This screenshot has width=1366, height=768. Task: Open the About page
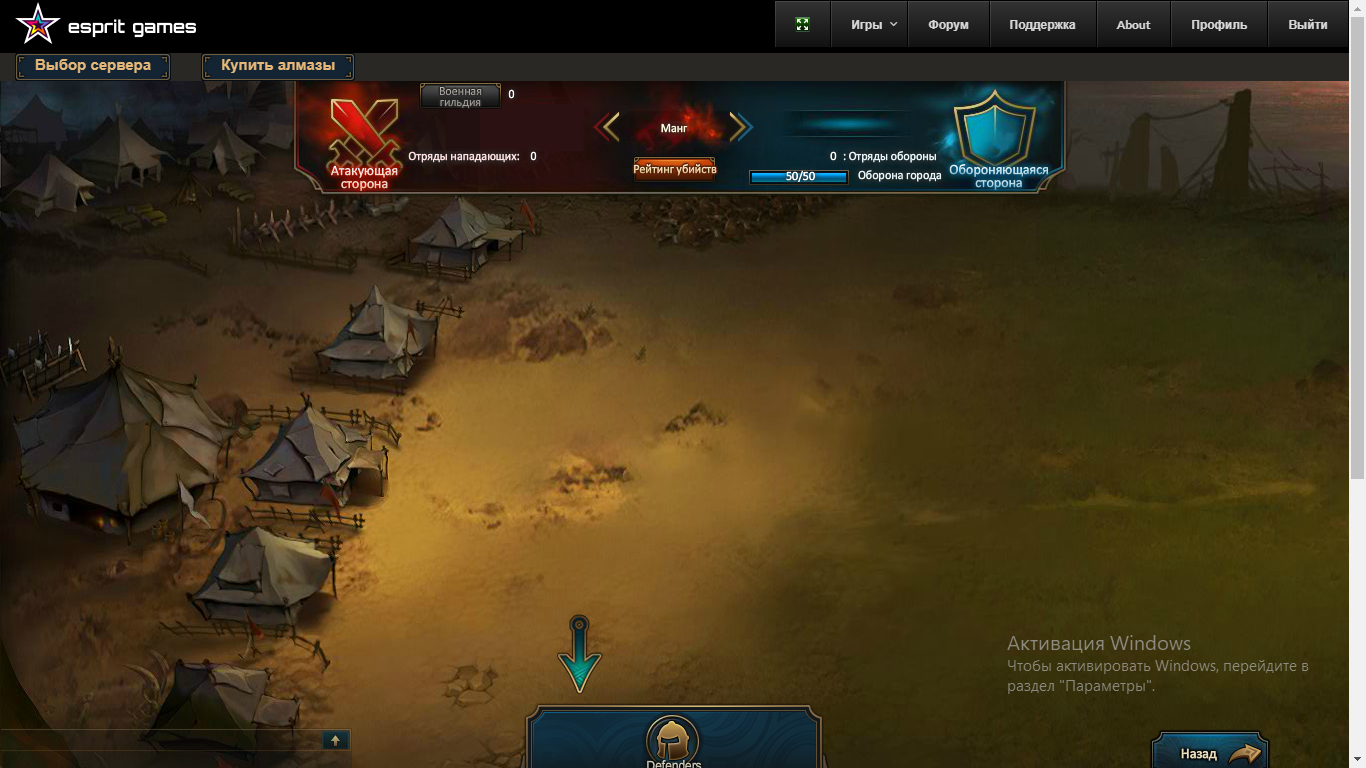[1133, 25]
